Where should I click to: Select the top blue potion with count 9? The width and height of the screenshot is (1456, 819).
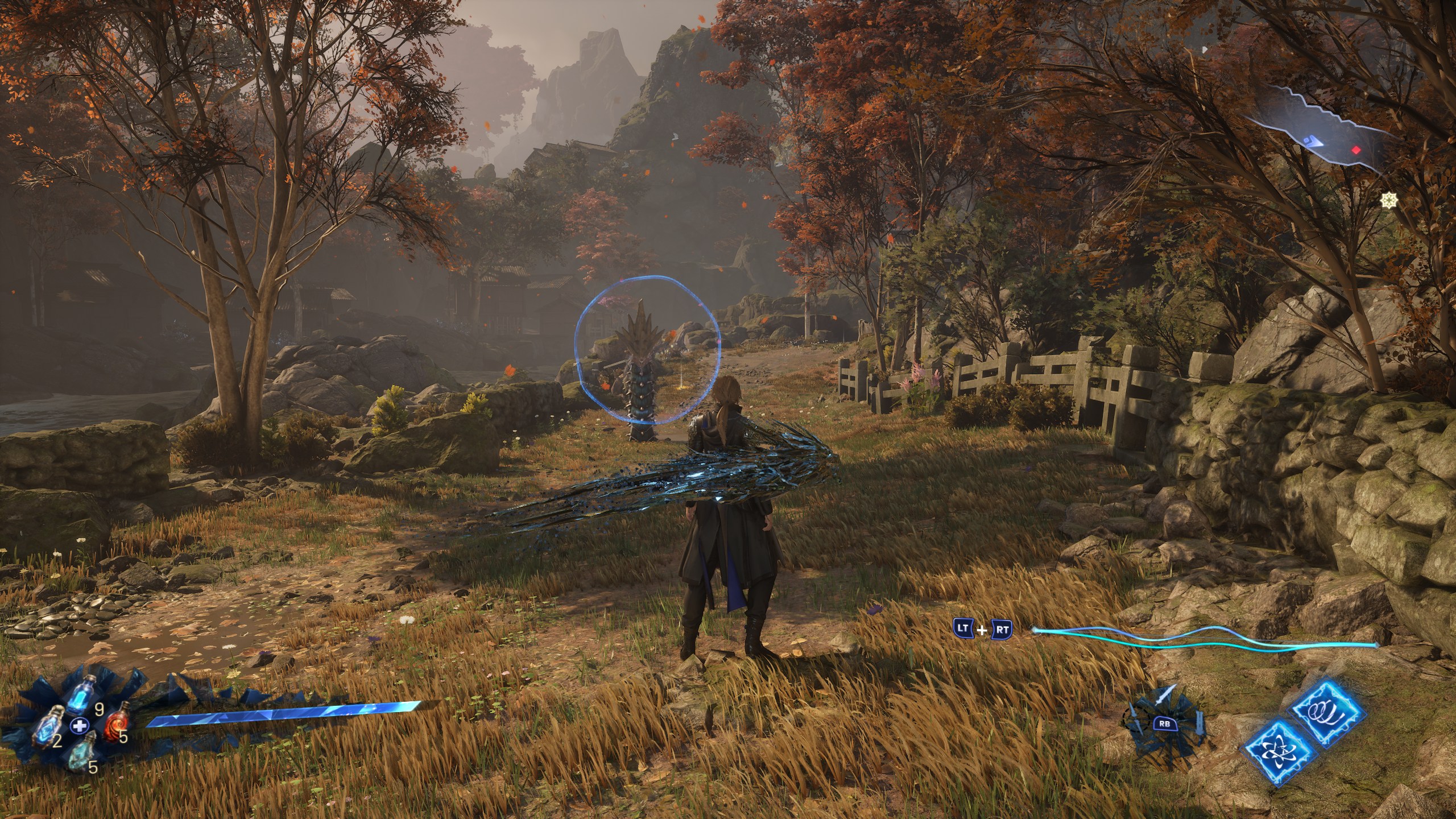(x=82, y=695)
